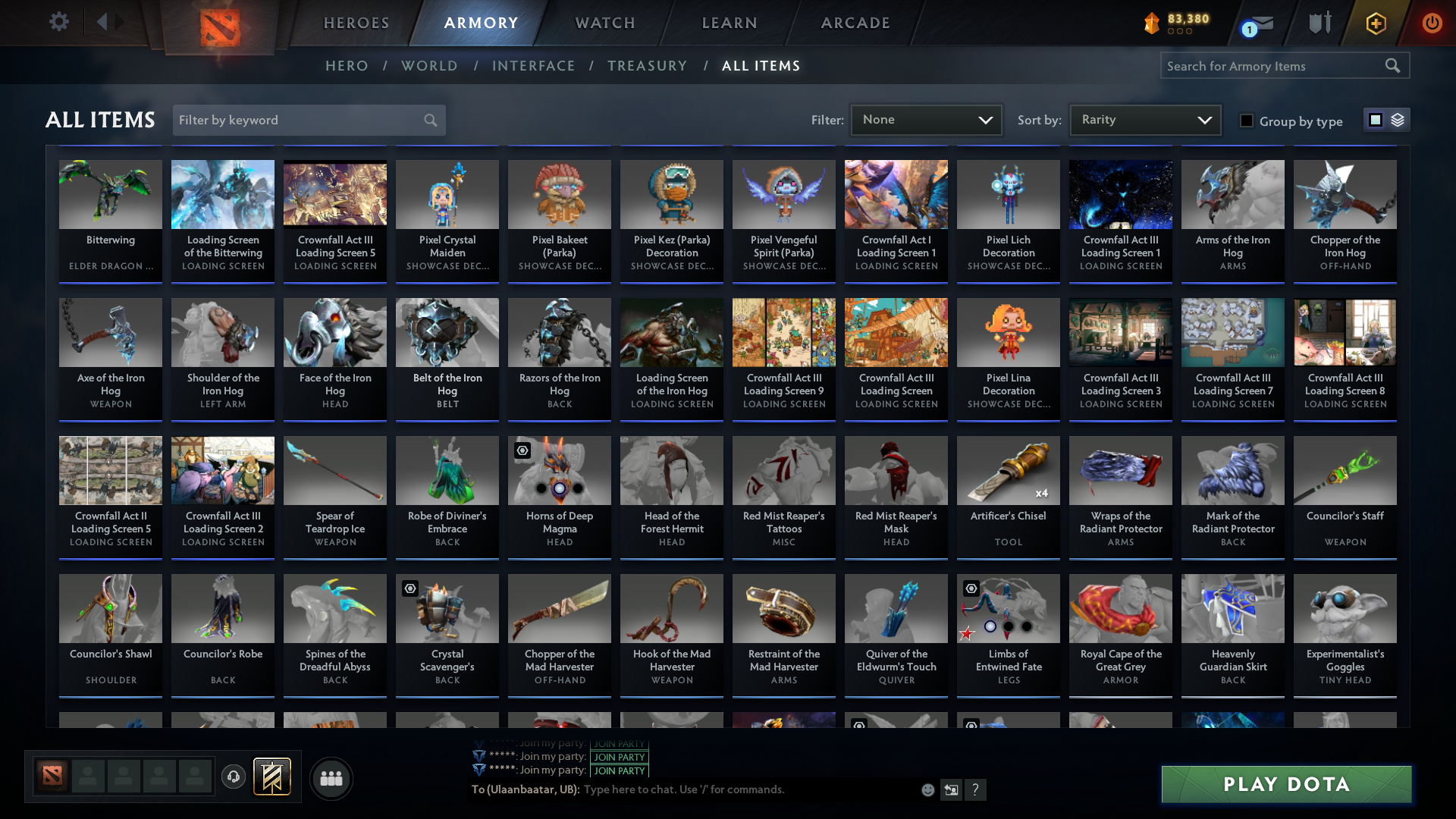Click the power button to quit
The height and width of the screenshot is (819, 1456).
pos(1432,23)
